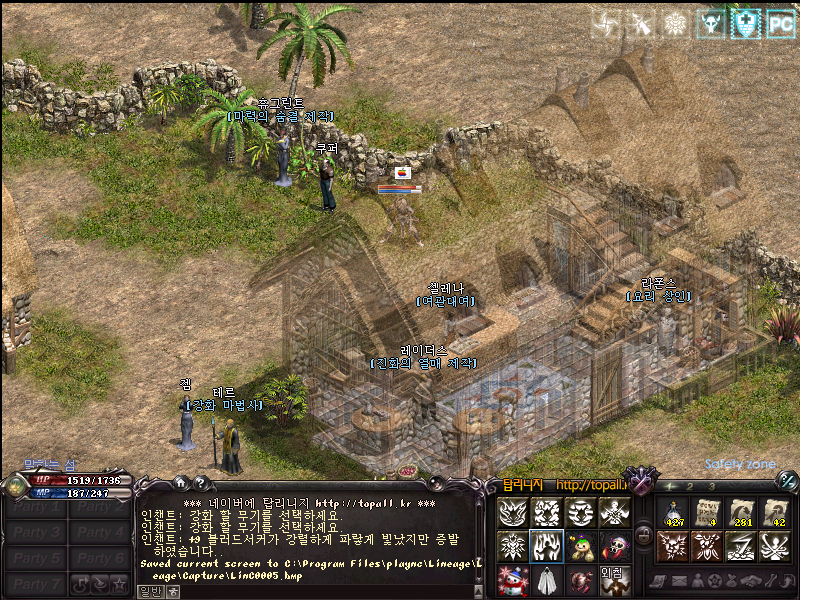Click the PC icon at top right
This screenshot has height=600, width=819.
(781, 23)
